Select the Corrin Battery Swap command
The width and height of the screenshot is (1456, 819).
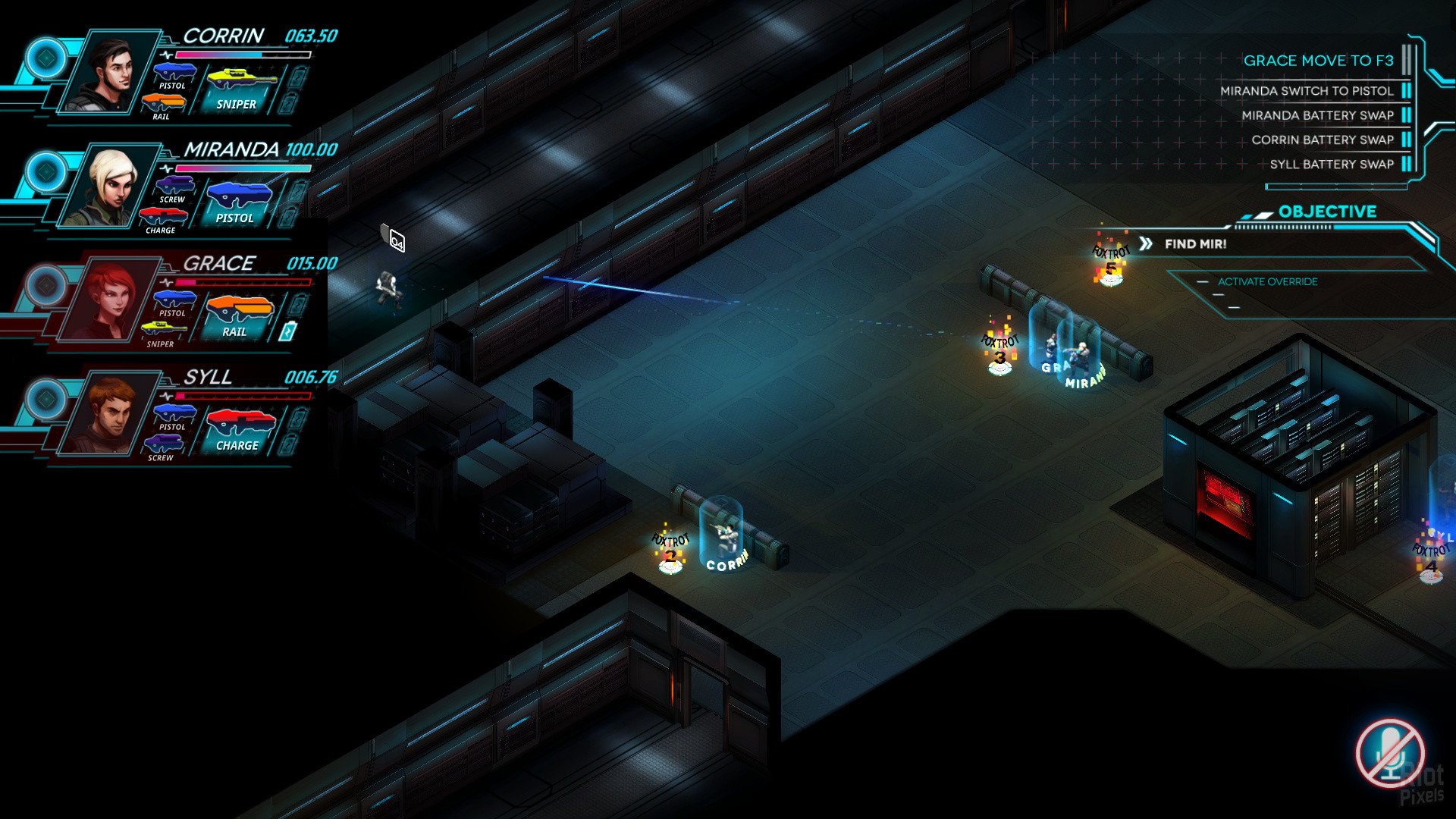(x=1323, y=140)
